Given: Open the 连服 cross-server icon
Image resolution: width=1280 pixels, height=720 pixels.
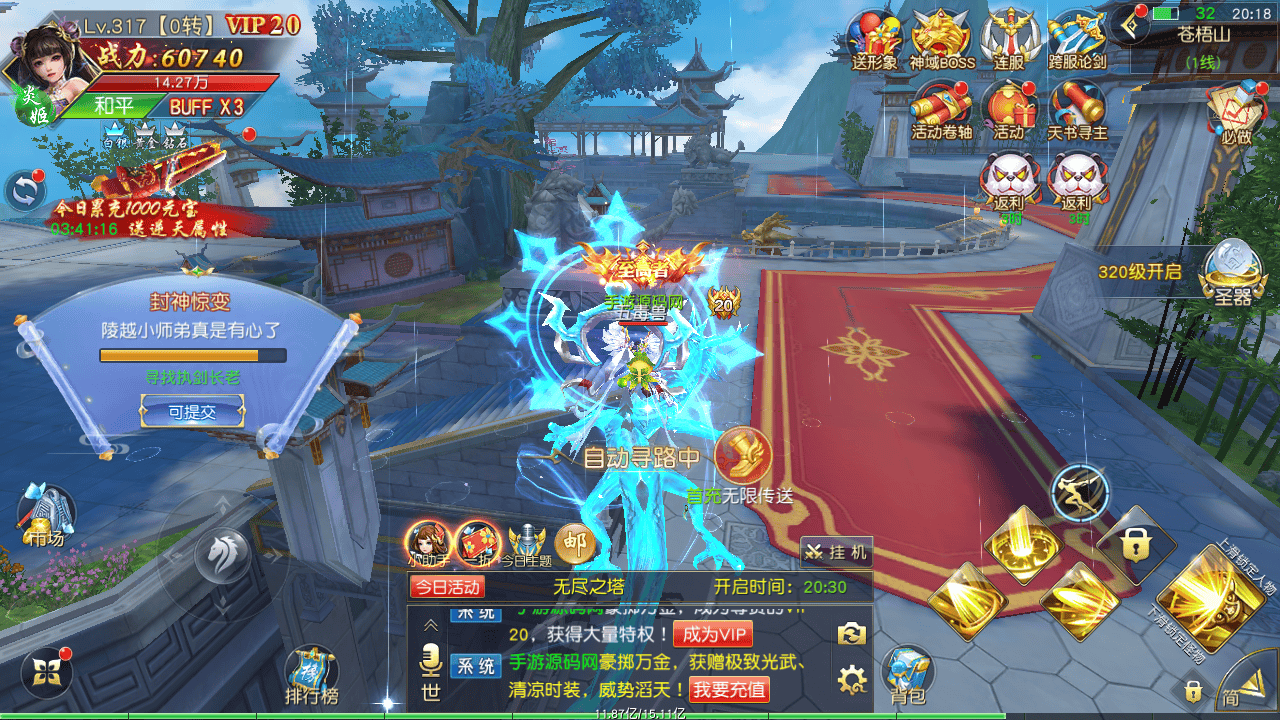Looking at the screenshot, I should pyautogui.click(x=1008, y=40).
